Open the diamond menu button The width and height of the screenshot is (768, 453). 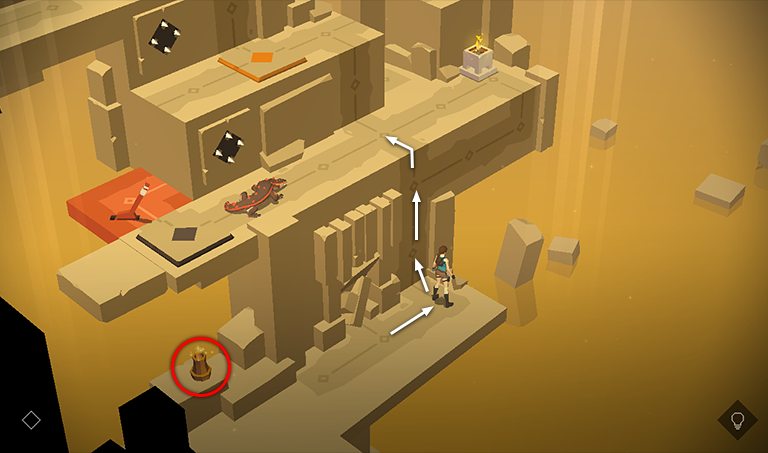pyautogui.click(x=31, y=420)
